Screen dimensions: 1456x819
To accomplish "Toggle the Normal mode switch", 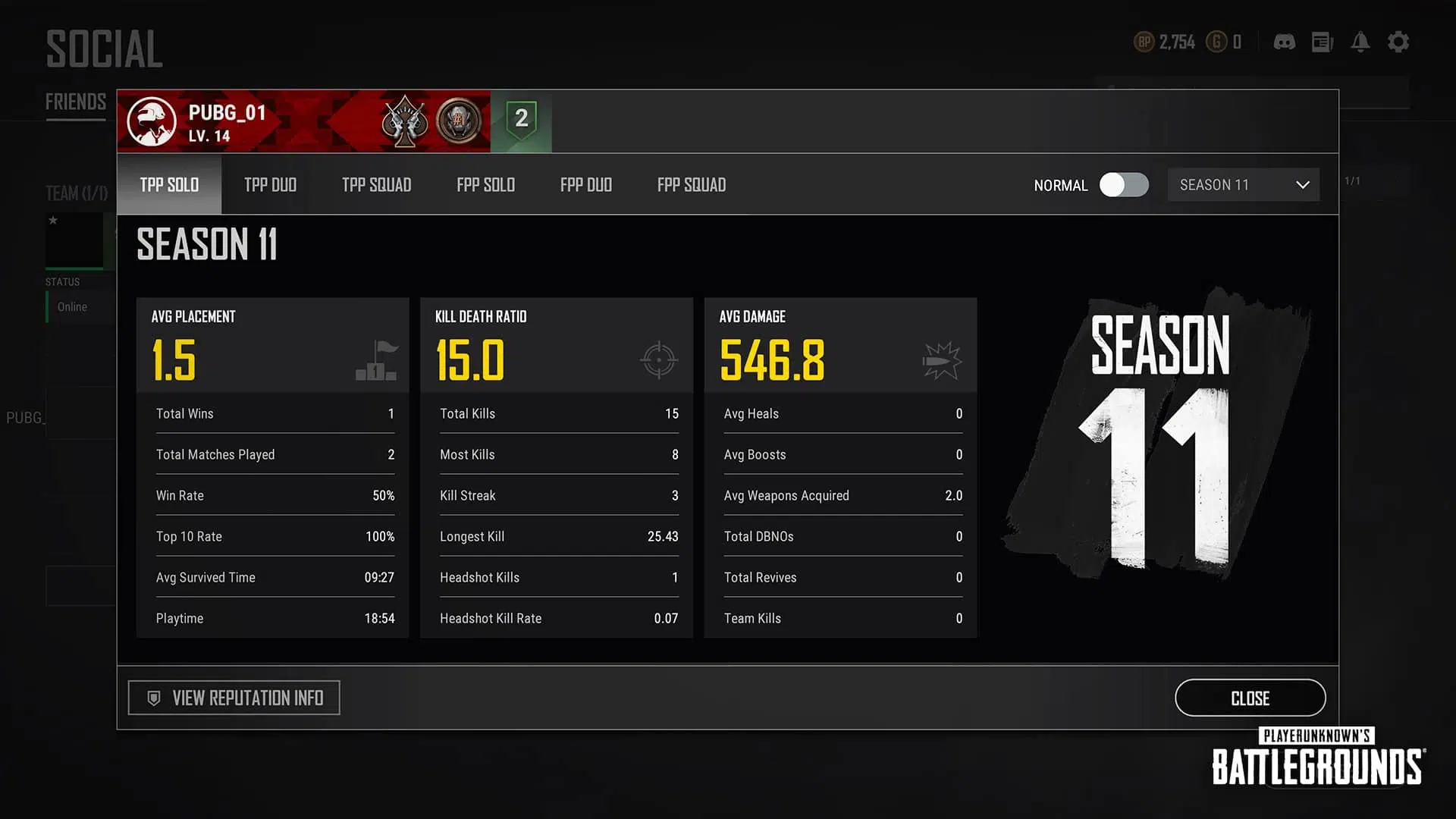I will point(1124,185).
